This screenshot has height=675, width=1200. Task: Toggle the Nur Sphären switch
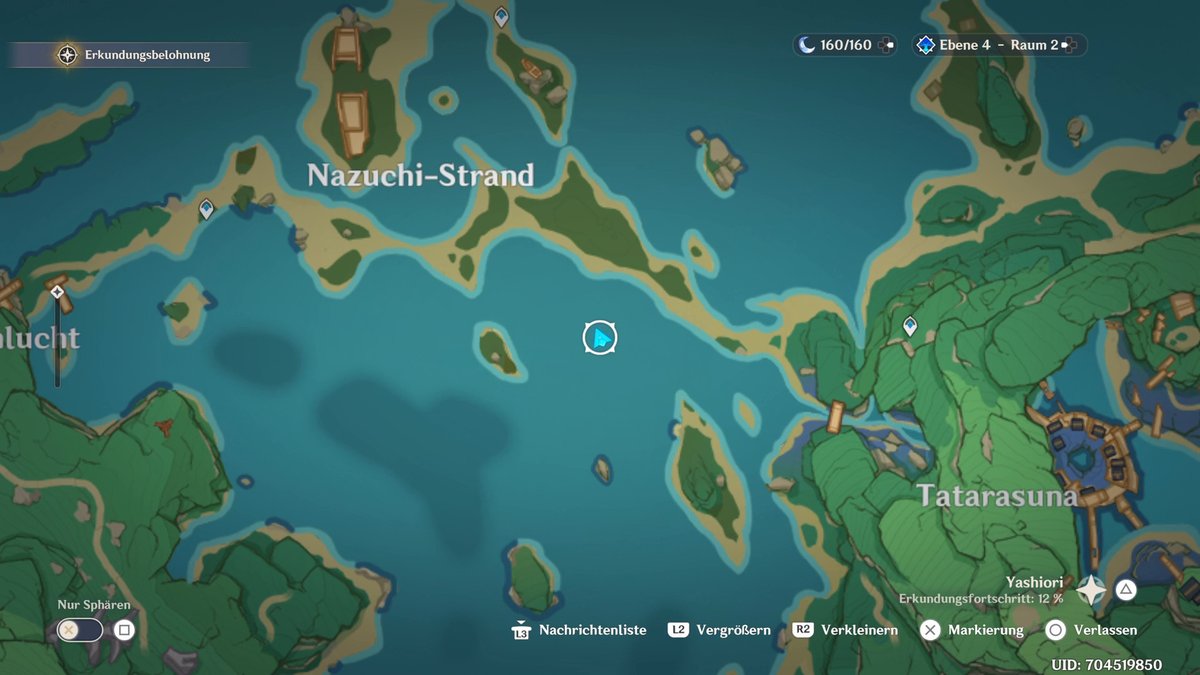80,630
